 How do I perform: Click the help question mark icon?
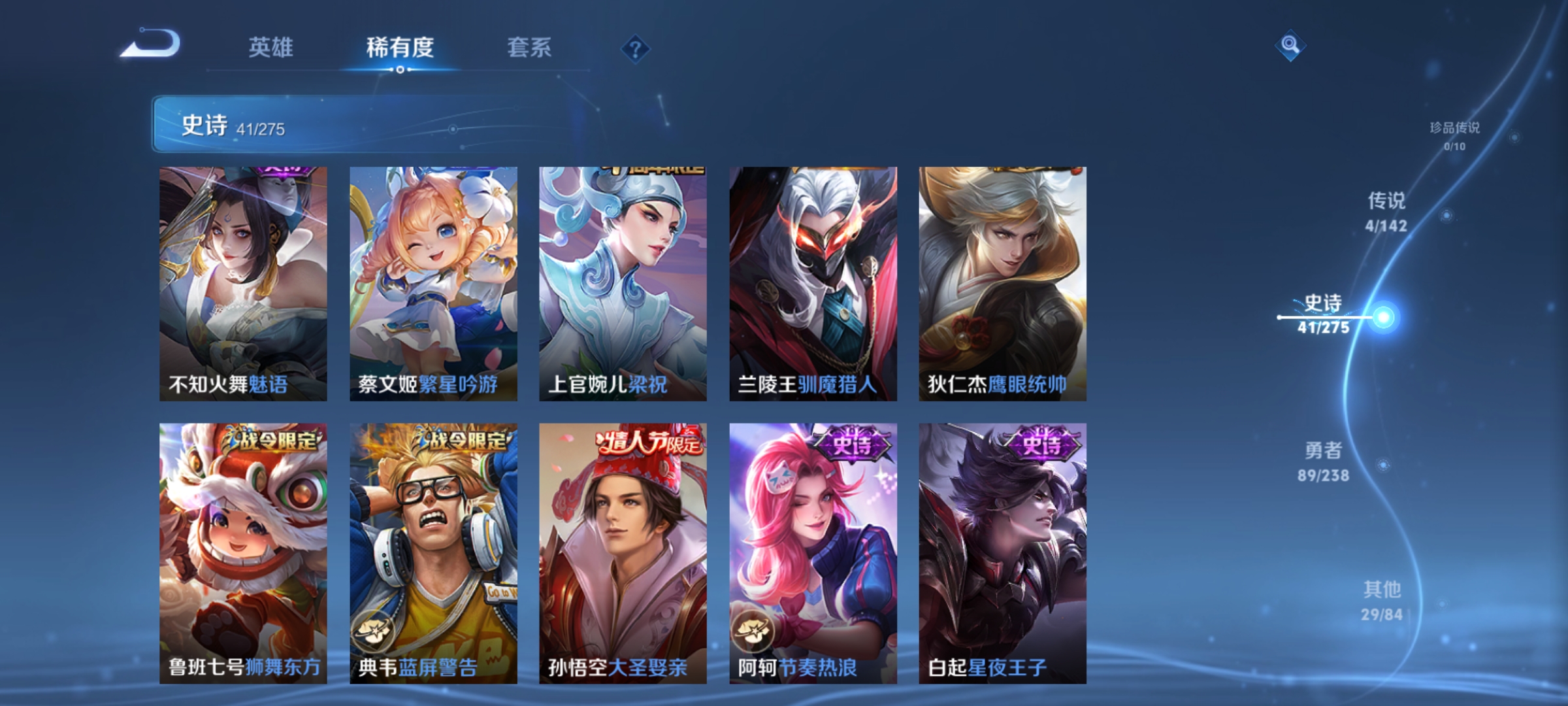(x=637, y=50)
